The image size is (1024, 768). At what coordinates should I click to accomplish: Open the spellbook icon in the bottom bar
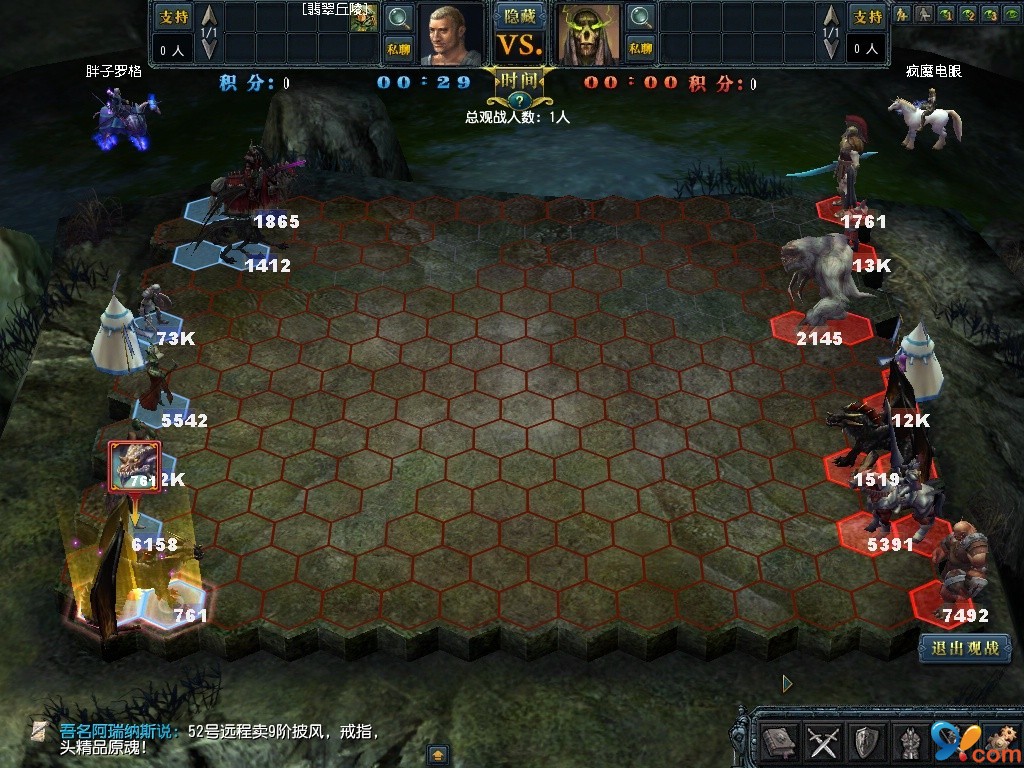pos(779,741)
